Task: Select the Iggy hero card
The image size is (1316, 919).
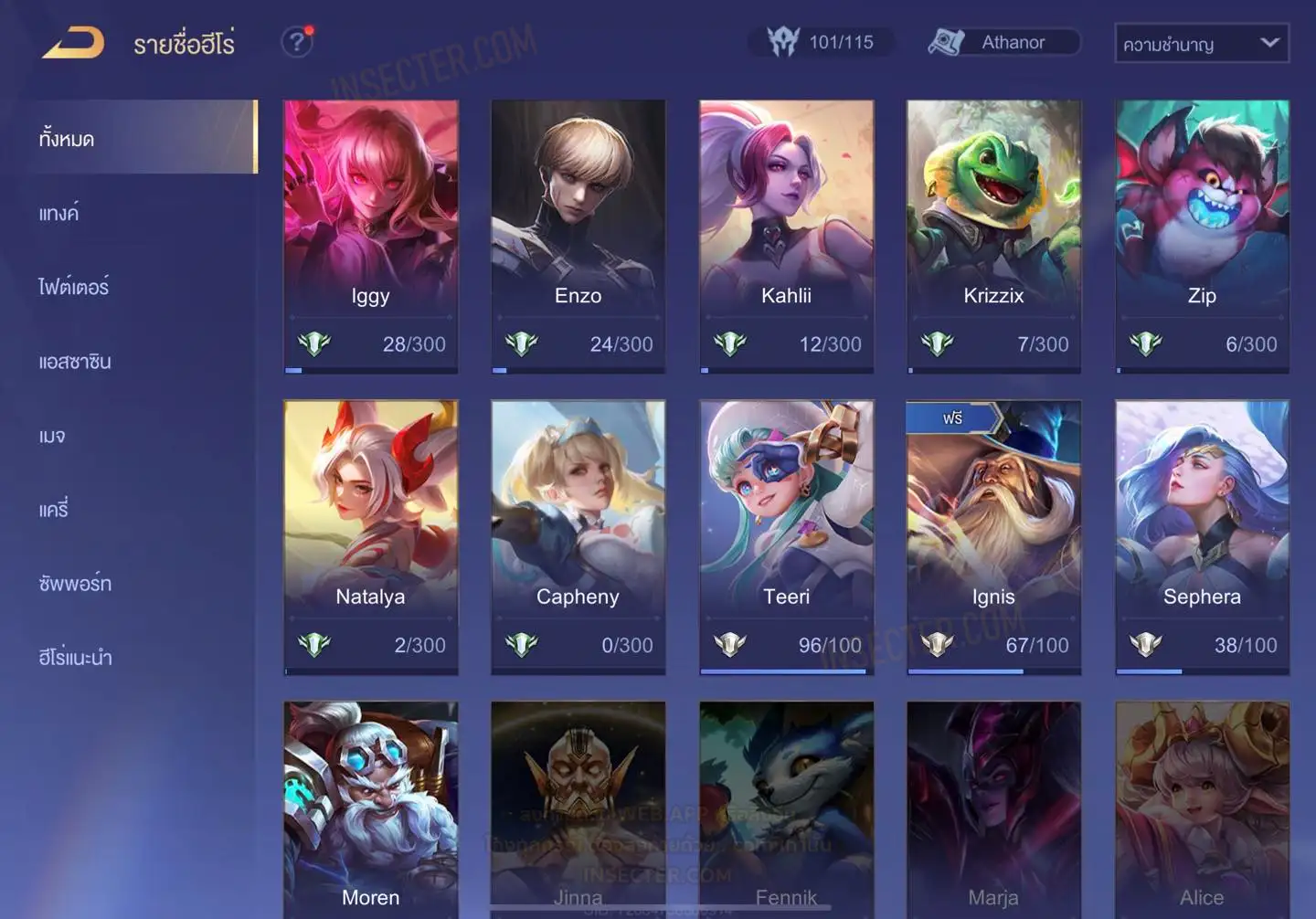Action: tap(371, 236)
